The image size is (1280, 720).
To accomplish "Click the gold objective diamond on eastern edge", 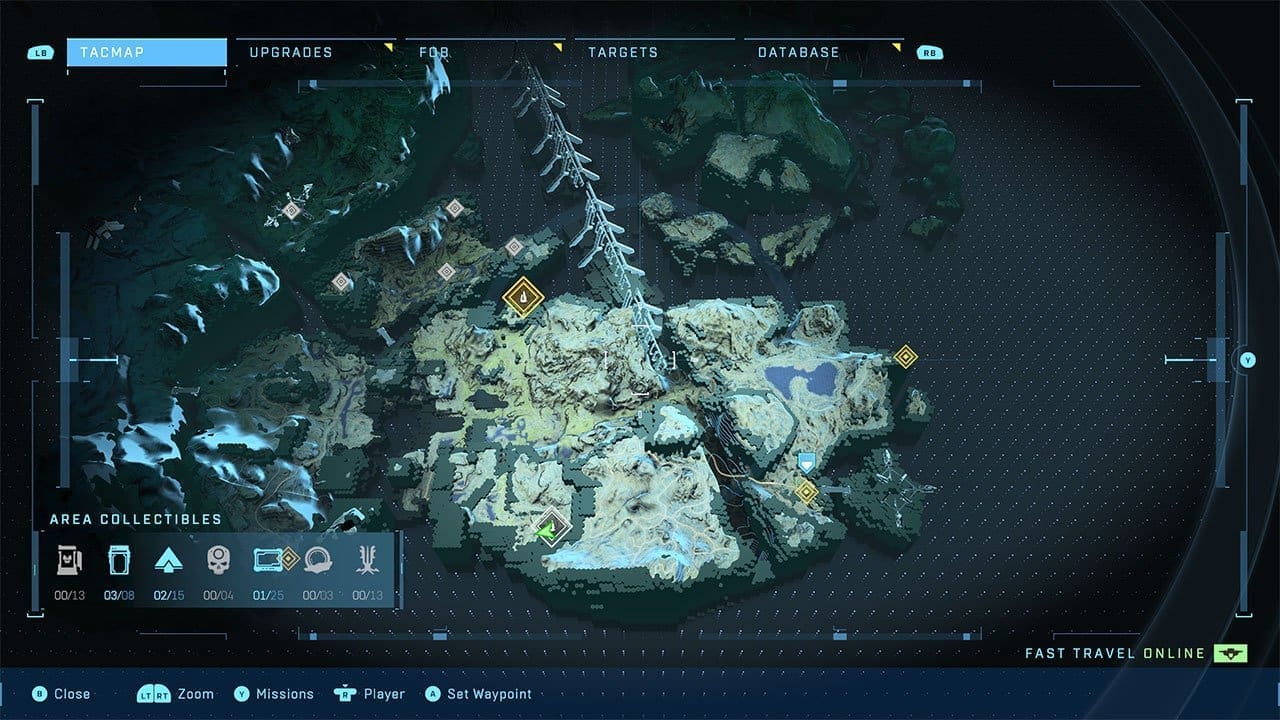I will point(907,354).
